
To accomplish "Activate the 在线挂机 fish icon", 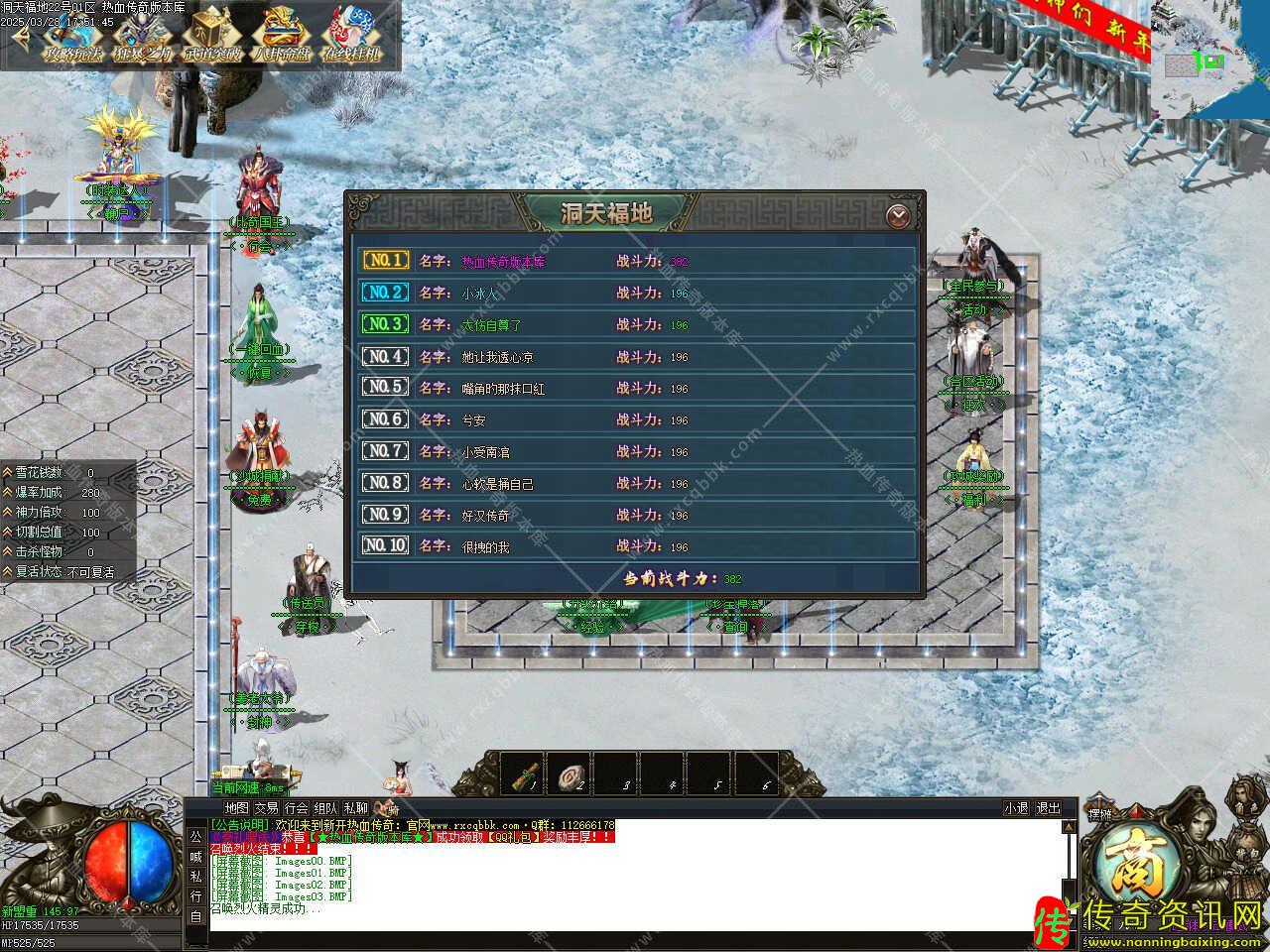I will (351, 36).
